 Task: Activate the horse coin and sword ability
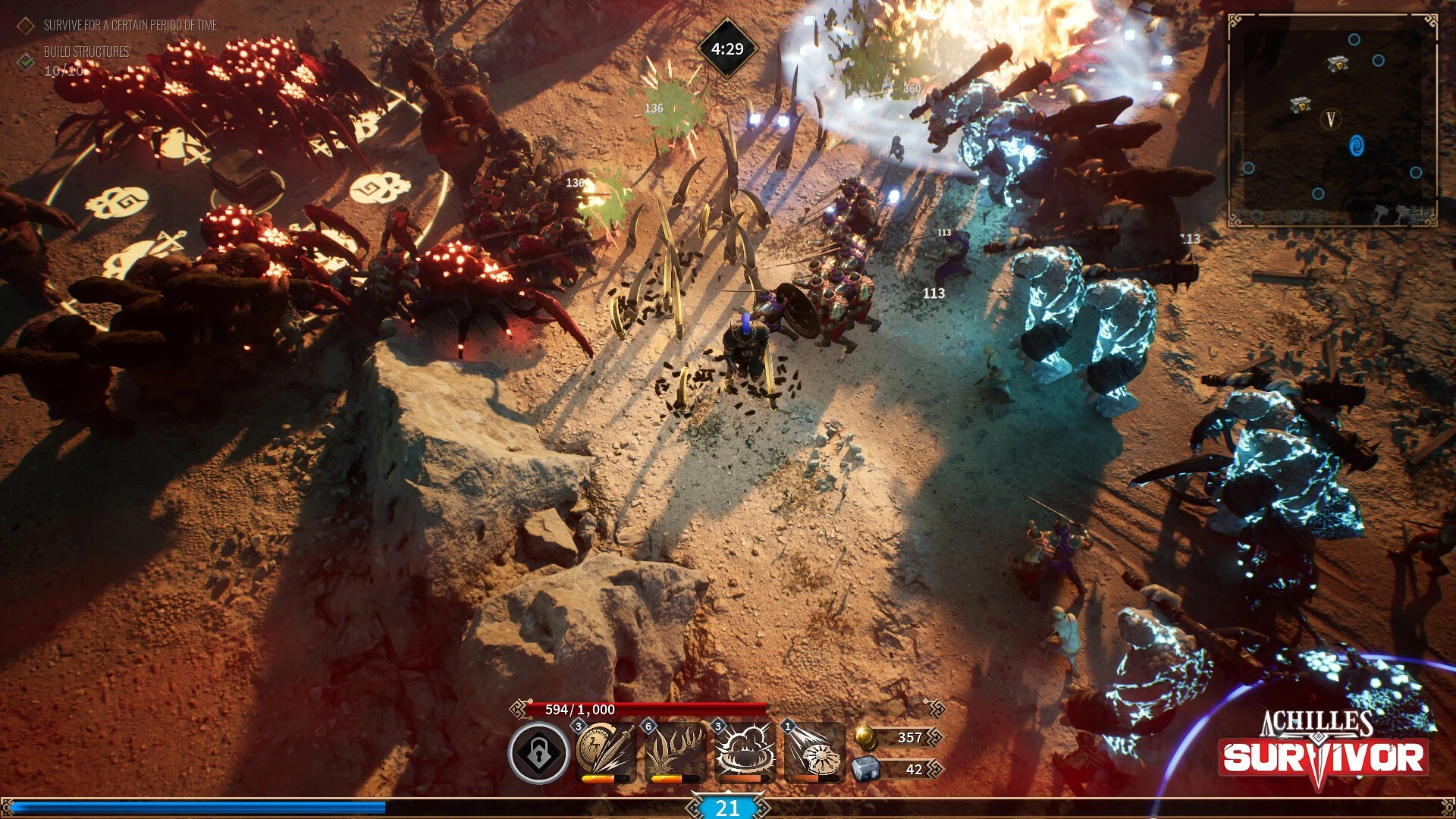pos(605,751)
